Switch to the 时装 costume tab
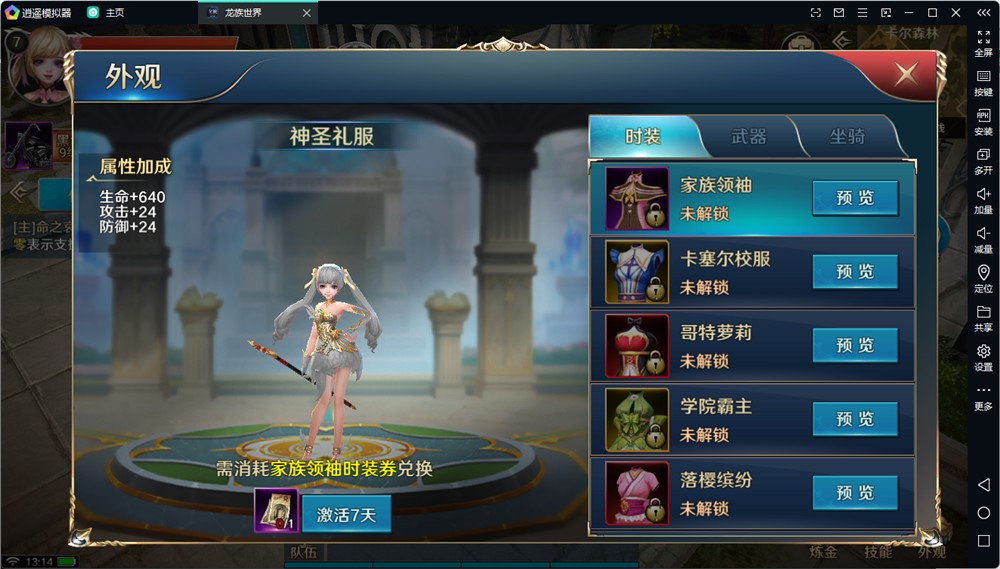Screen dimensions: 1000x569 [643, 137]
